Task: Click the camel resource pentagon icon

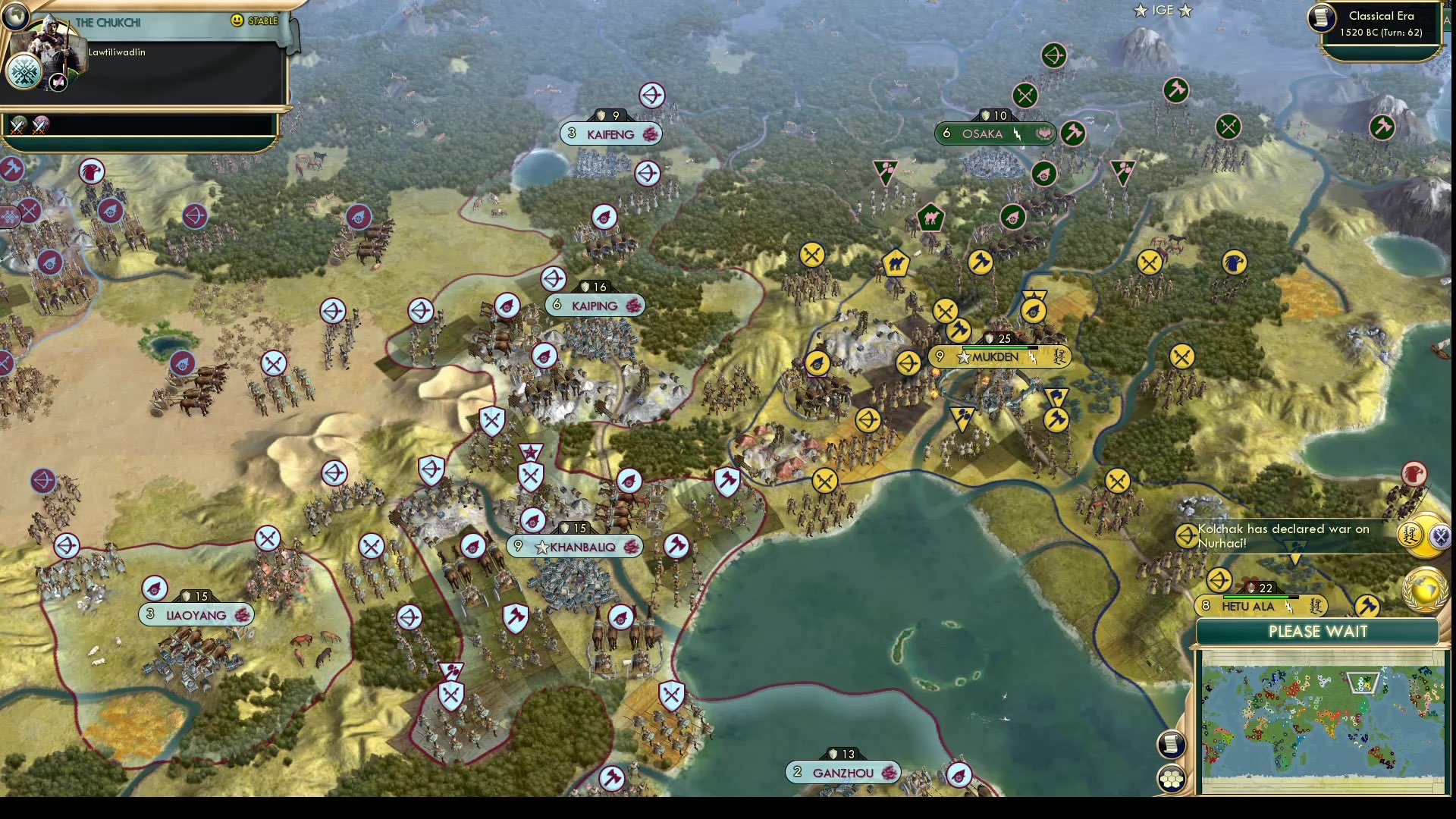Action: [897, 261]
